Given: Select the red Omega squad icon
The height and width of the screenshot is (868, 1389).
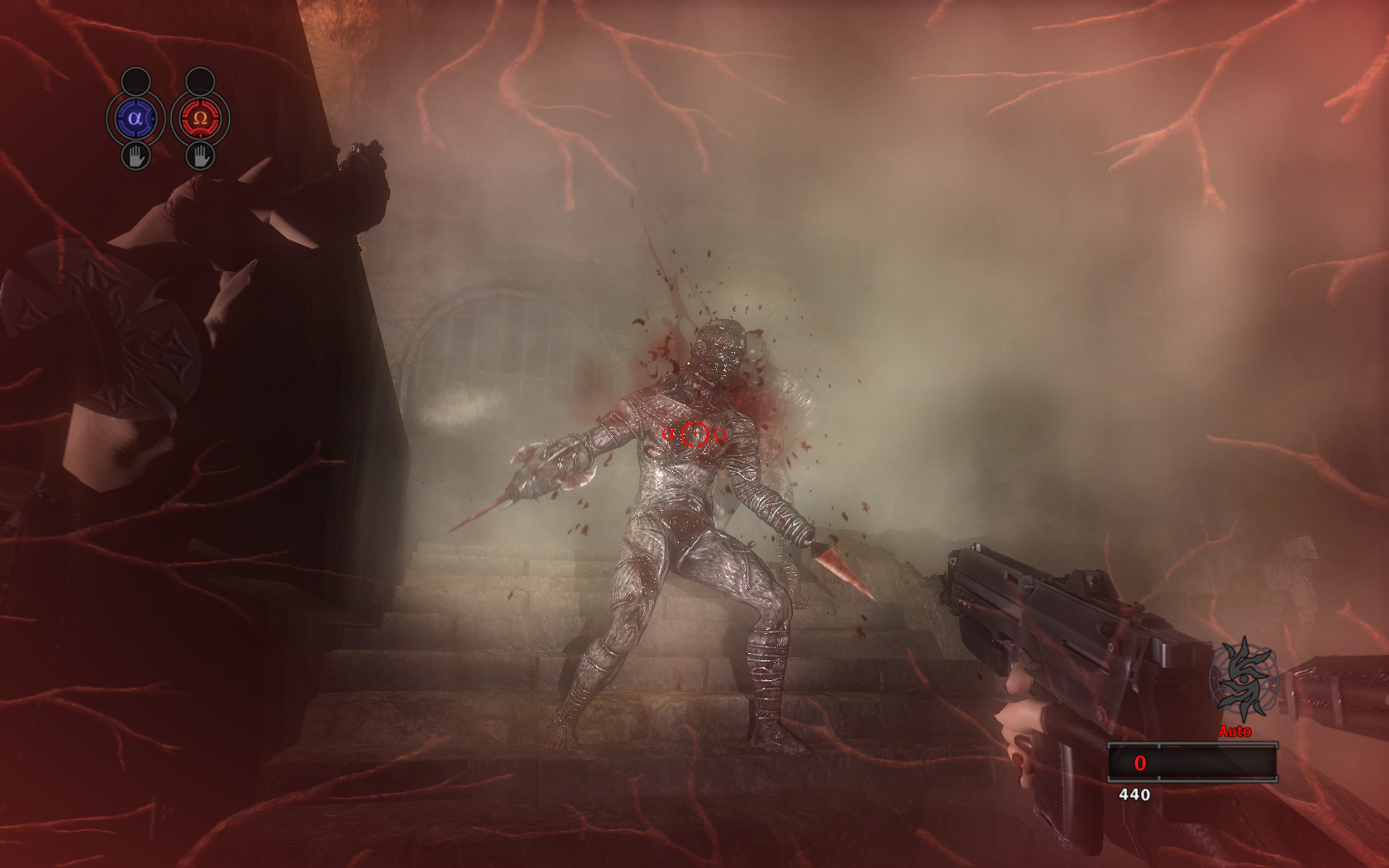Looking at the screenshot, I should [x=199, y=118].
